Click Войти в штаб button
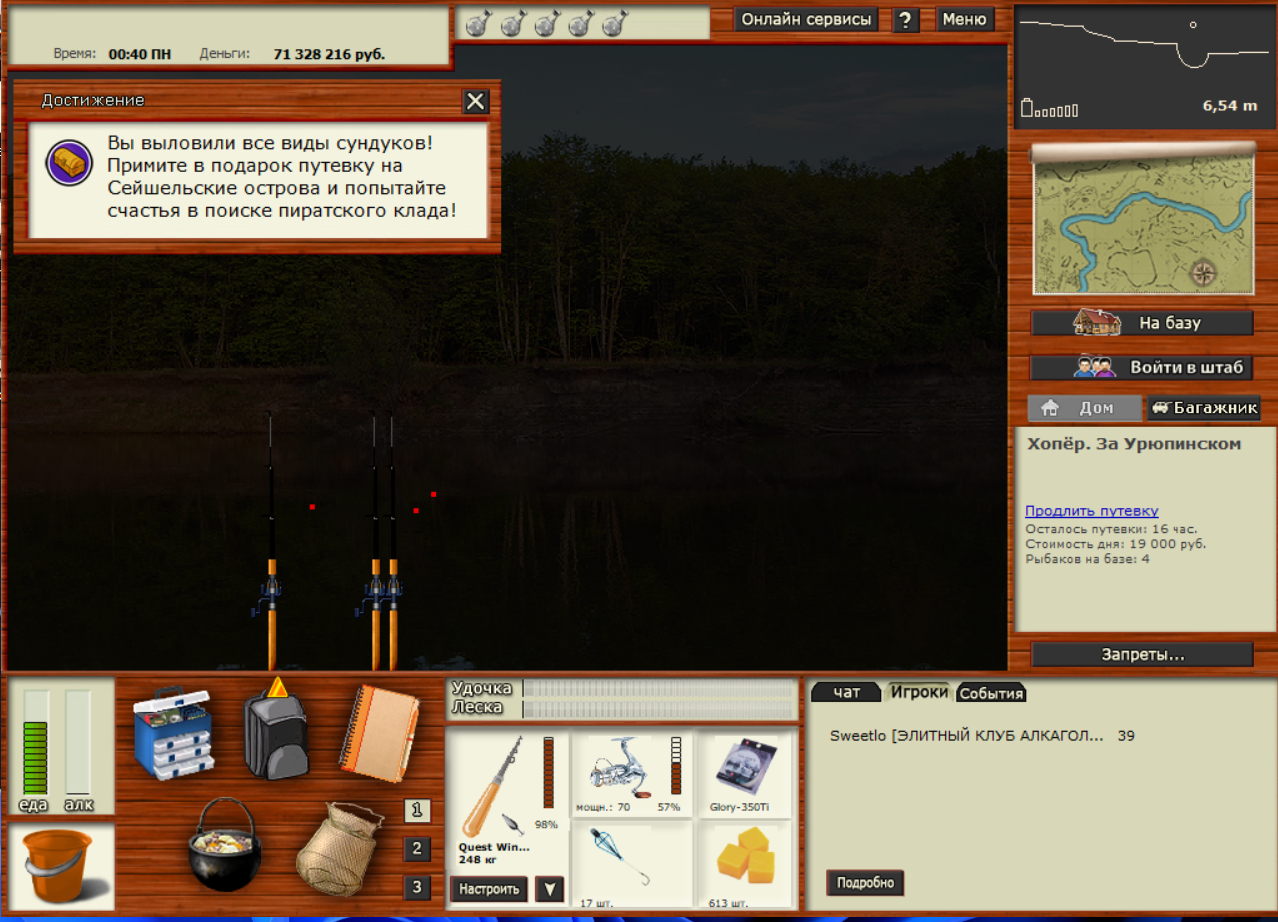The height and width of the screenshot is (922, 1278). (1142, 367)
